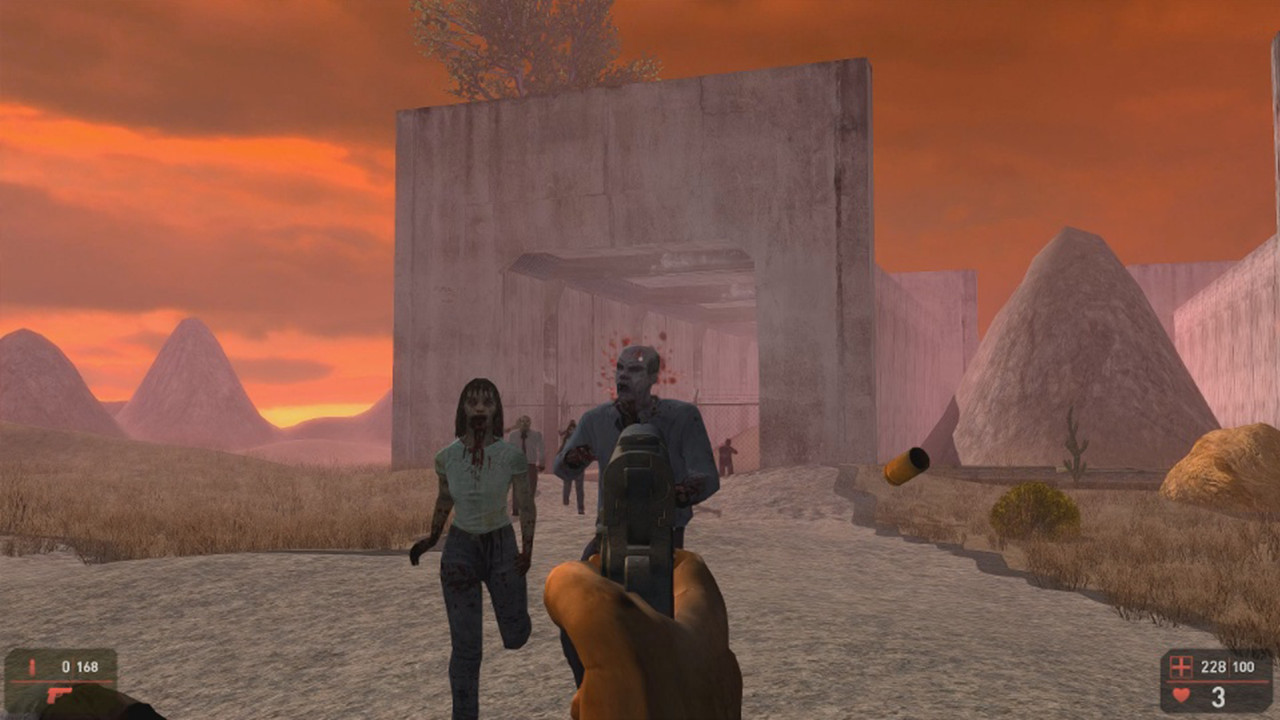The image size is (1280, 720).
Task: Click the health value showing 100
Action: coord(1243,666)
